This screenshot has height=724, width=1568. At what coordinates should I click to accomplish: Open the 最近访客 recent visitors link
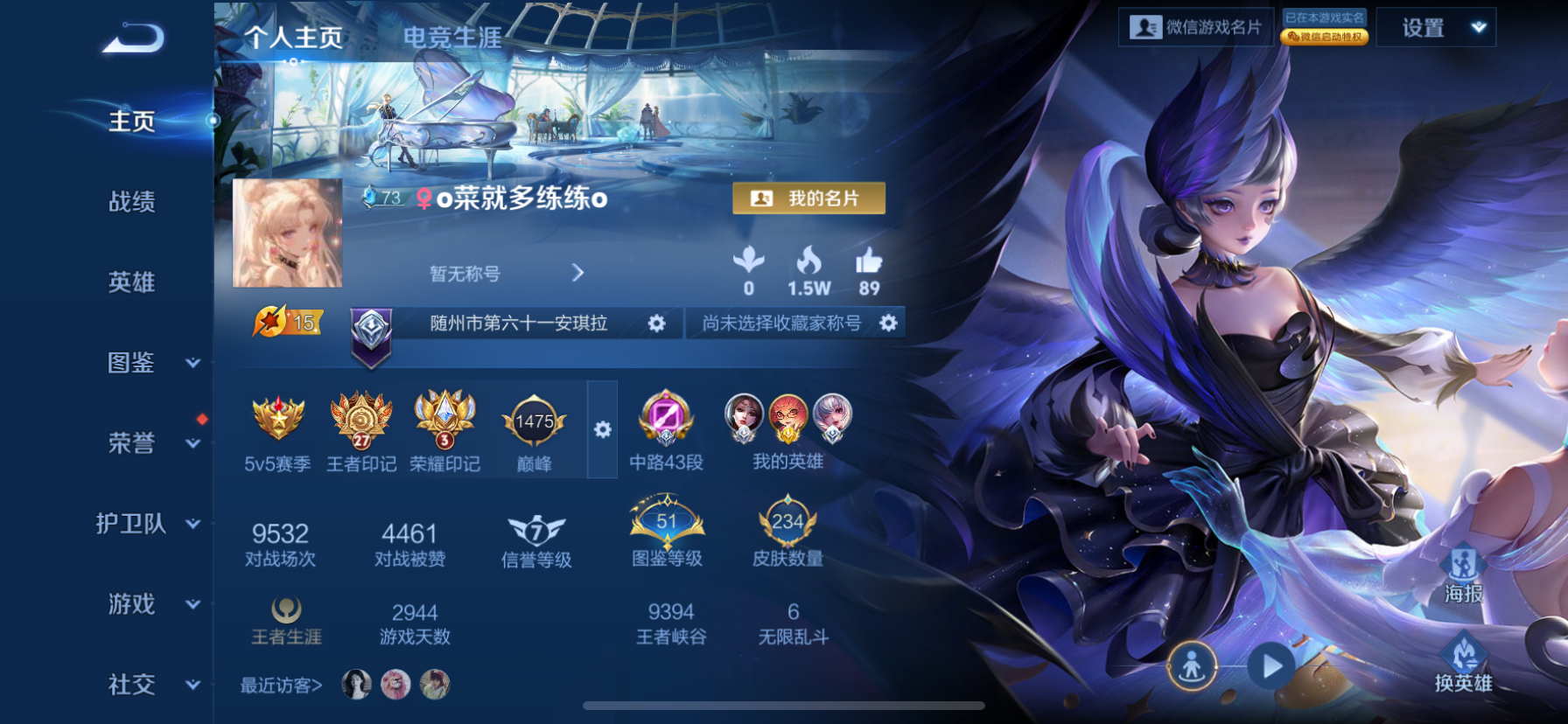coord(279,686)
